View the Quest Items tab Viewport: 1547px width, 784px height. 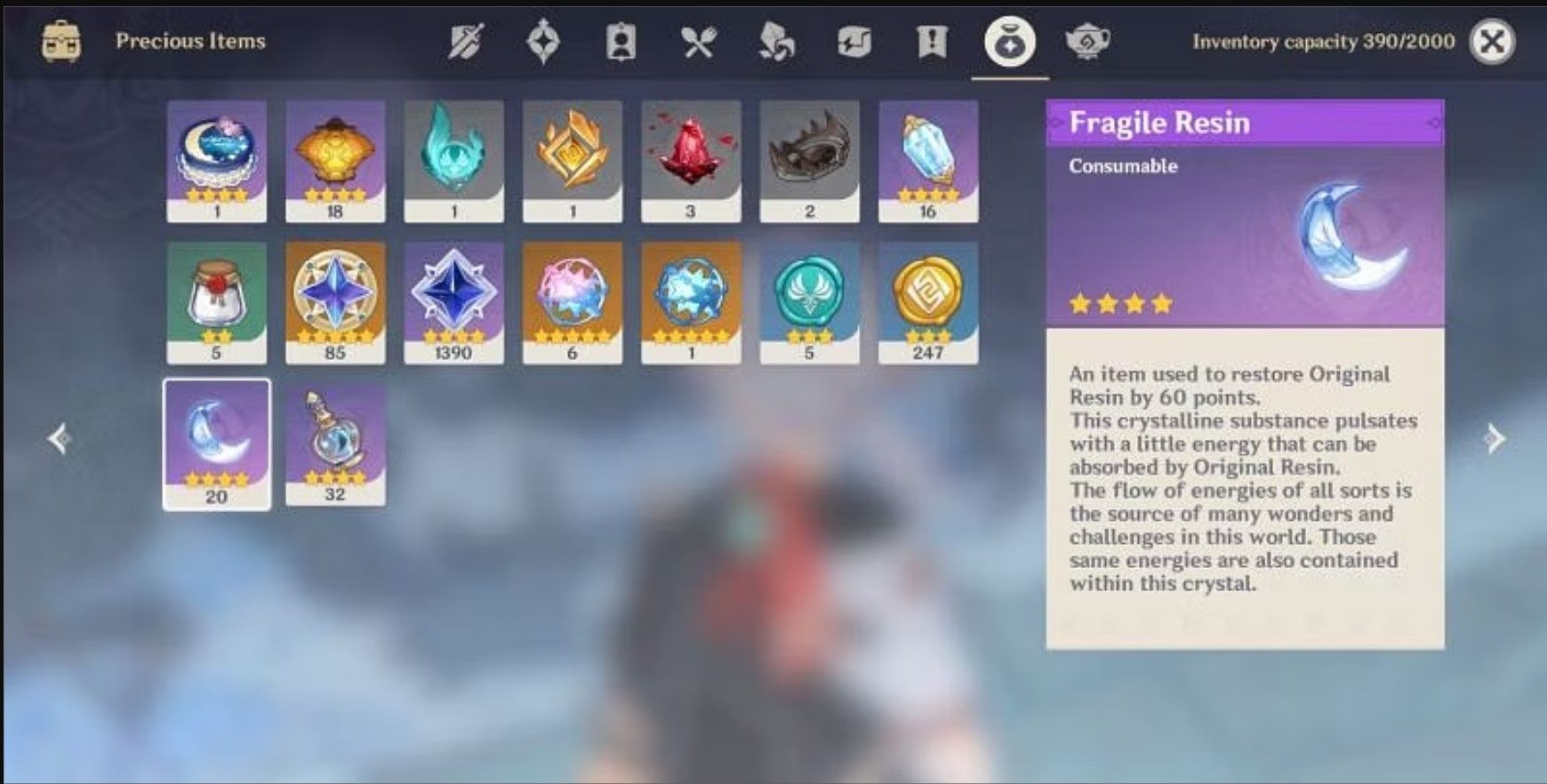(x=930, y=39)
